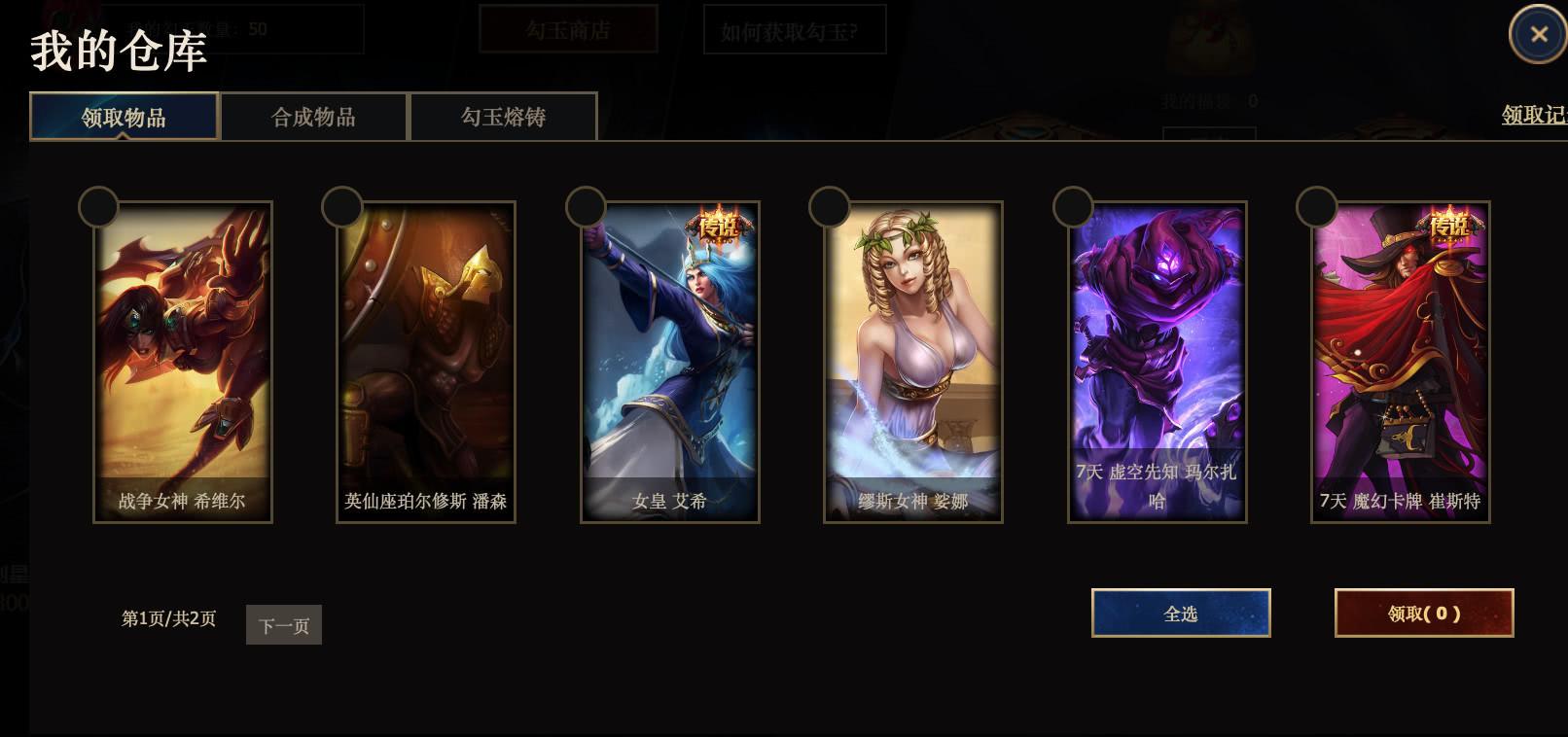This screenshot has height=737, width=1568.
Task: Select the checkbox on 英仙座珀尔修斯 潘森 card
Action: click(x=342, y=206)
